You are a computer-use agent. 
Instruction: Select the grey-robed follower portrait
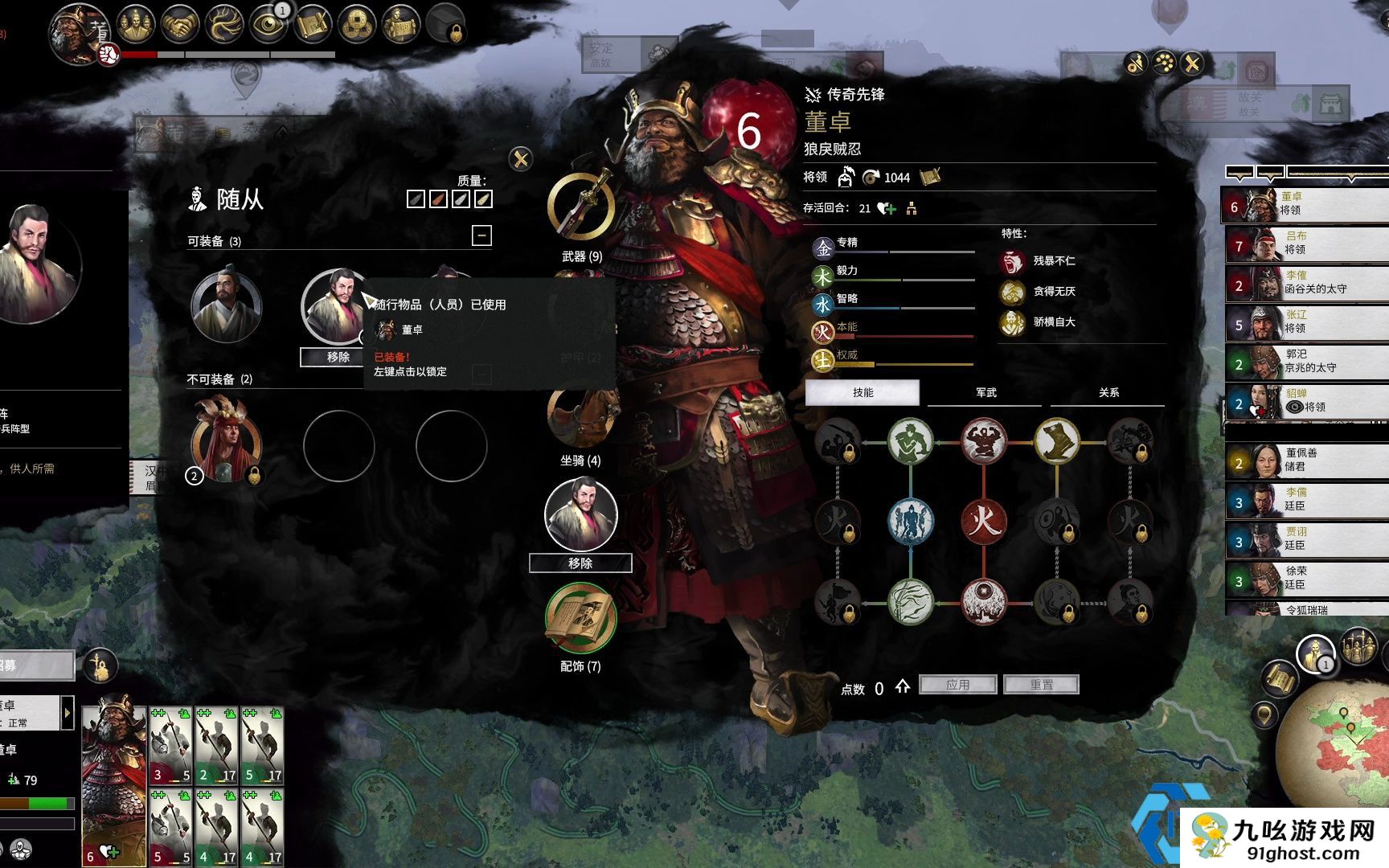click(226, 307)
